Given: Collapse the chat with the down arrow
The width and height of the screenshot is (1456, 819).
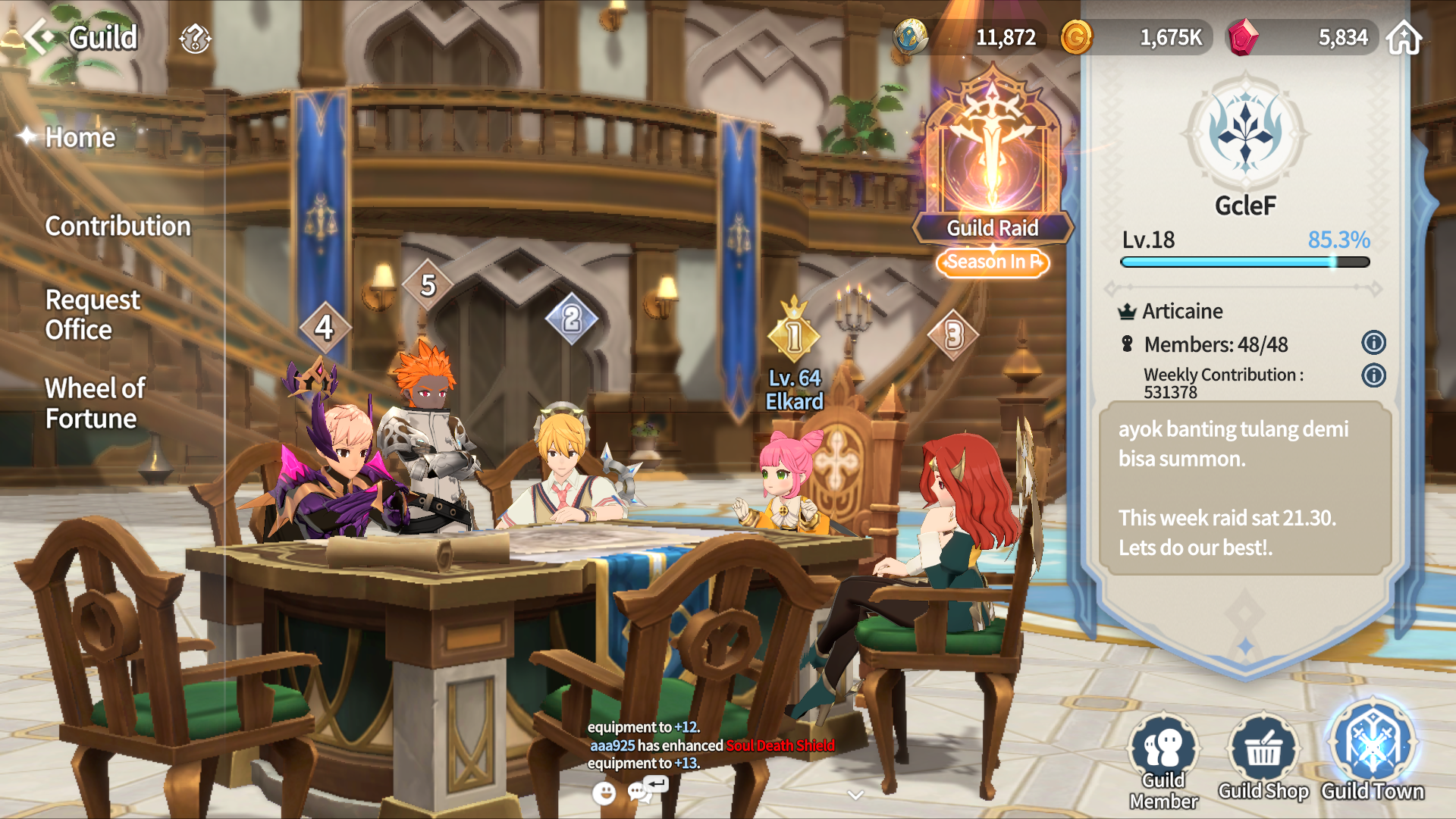Looking at the screenshot, I should (x=855, y=795).
